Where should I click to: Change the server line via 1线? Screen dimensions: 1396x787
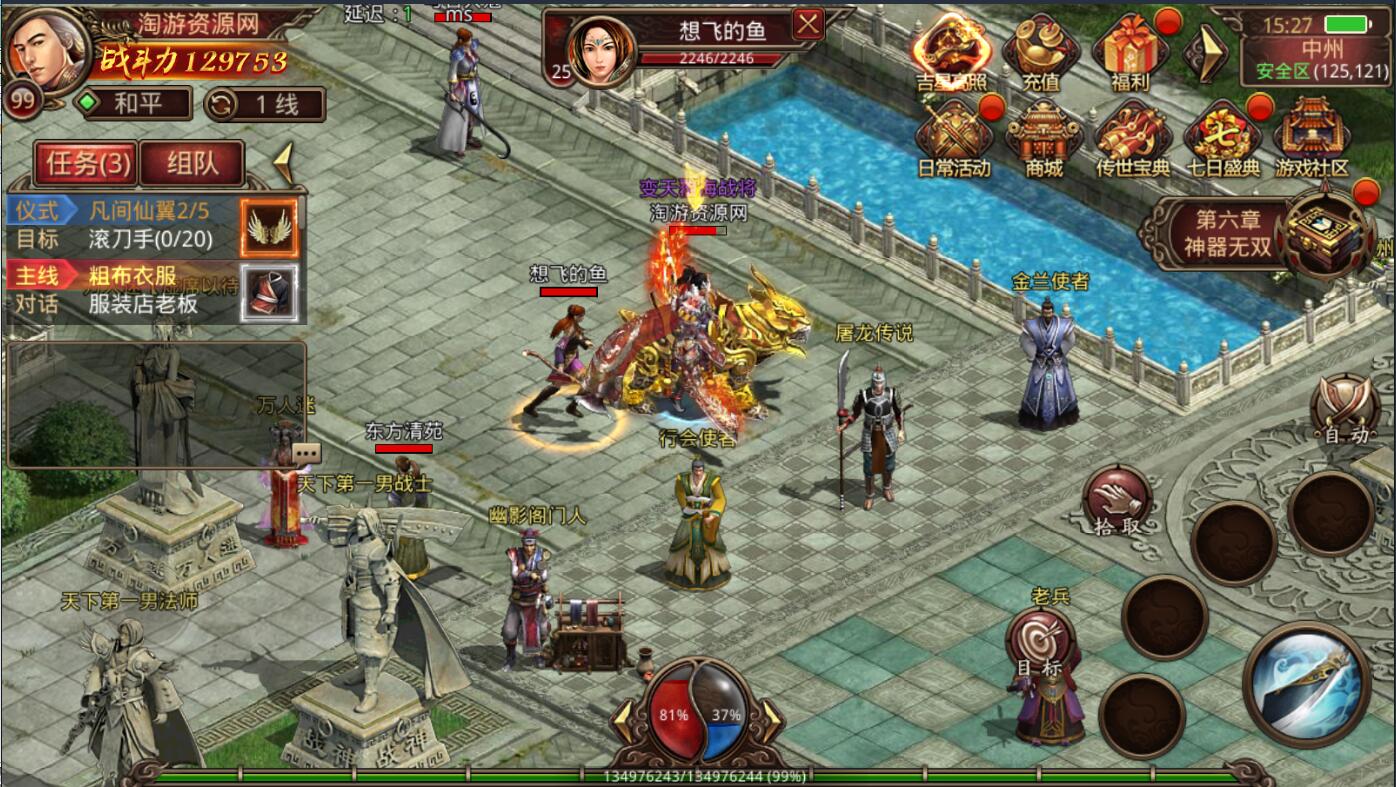point(265,104)
